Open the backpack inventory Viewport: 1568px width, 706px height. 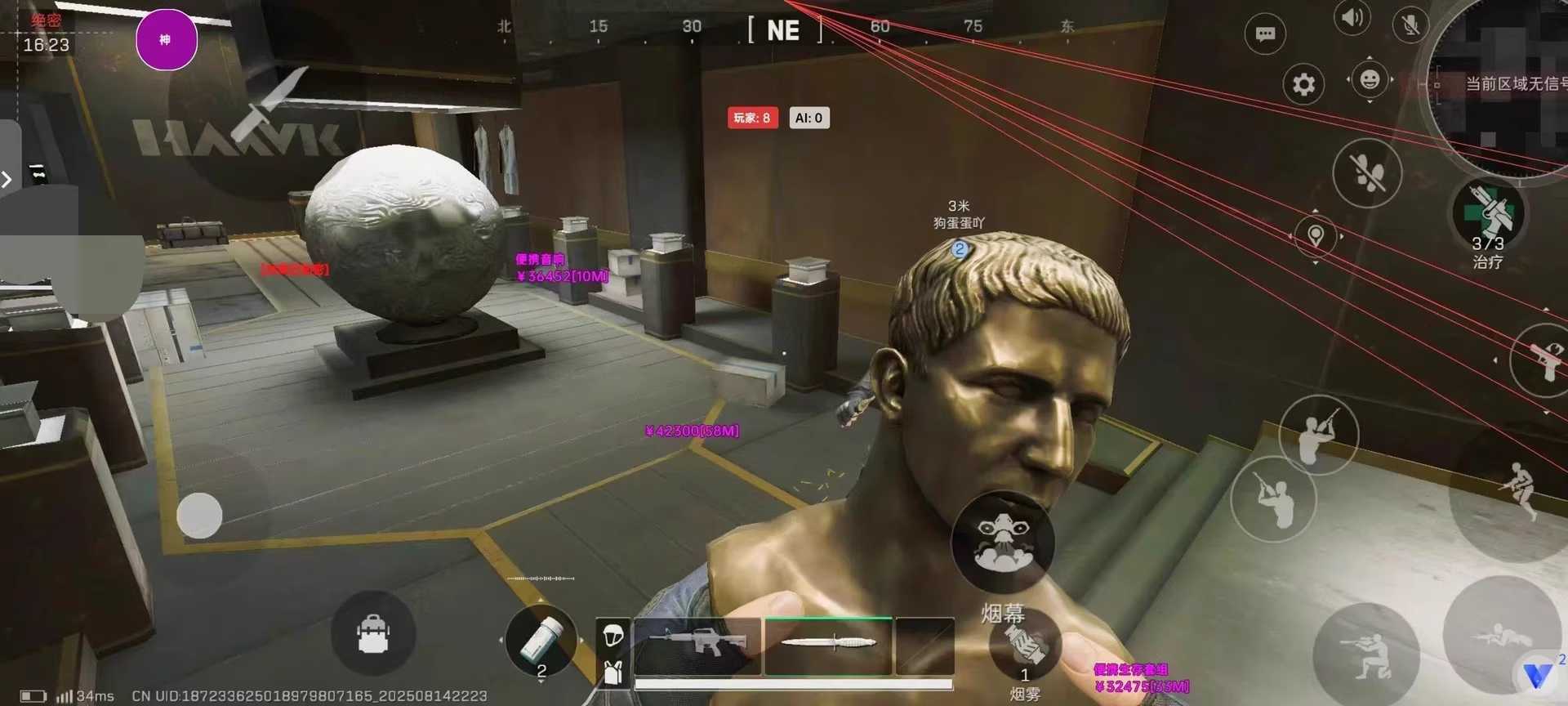tap(374, 634)
